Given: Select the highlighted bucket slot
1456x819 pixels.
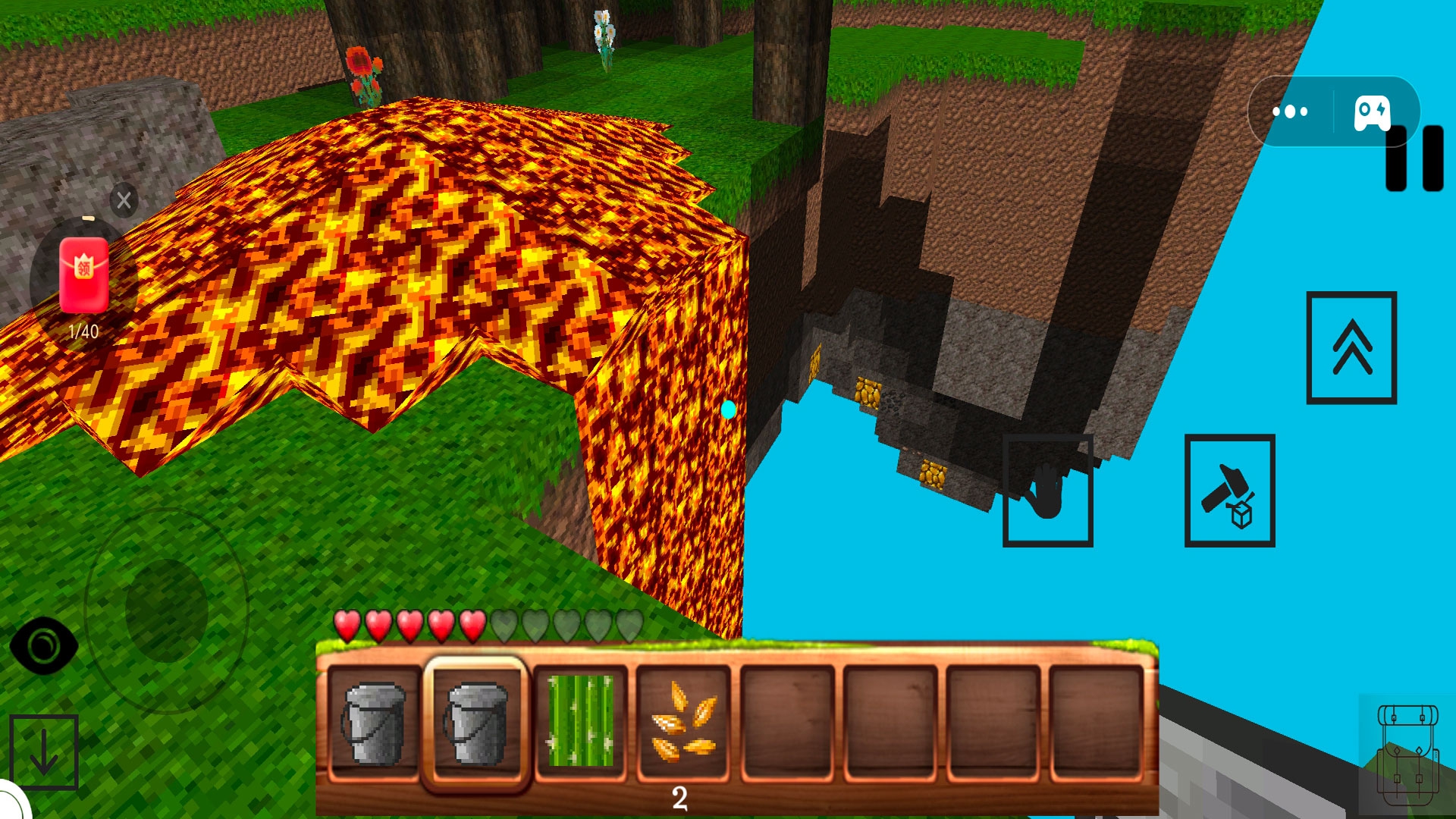Looking at the screenshot, I should click(x=476, y=723).
